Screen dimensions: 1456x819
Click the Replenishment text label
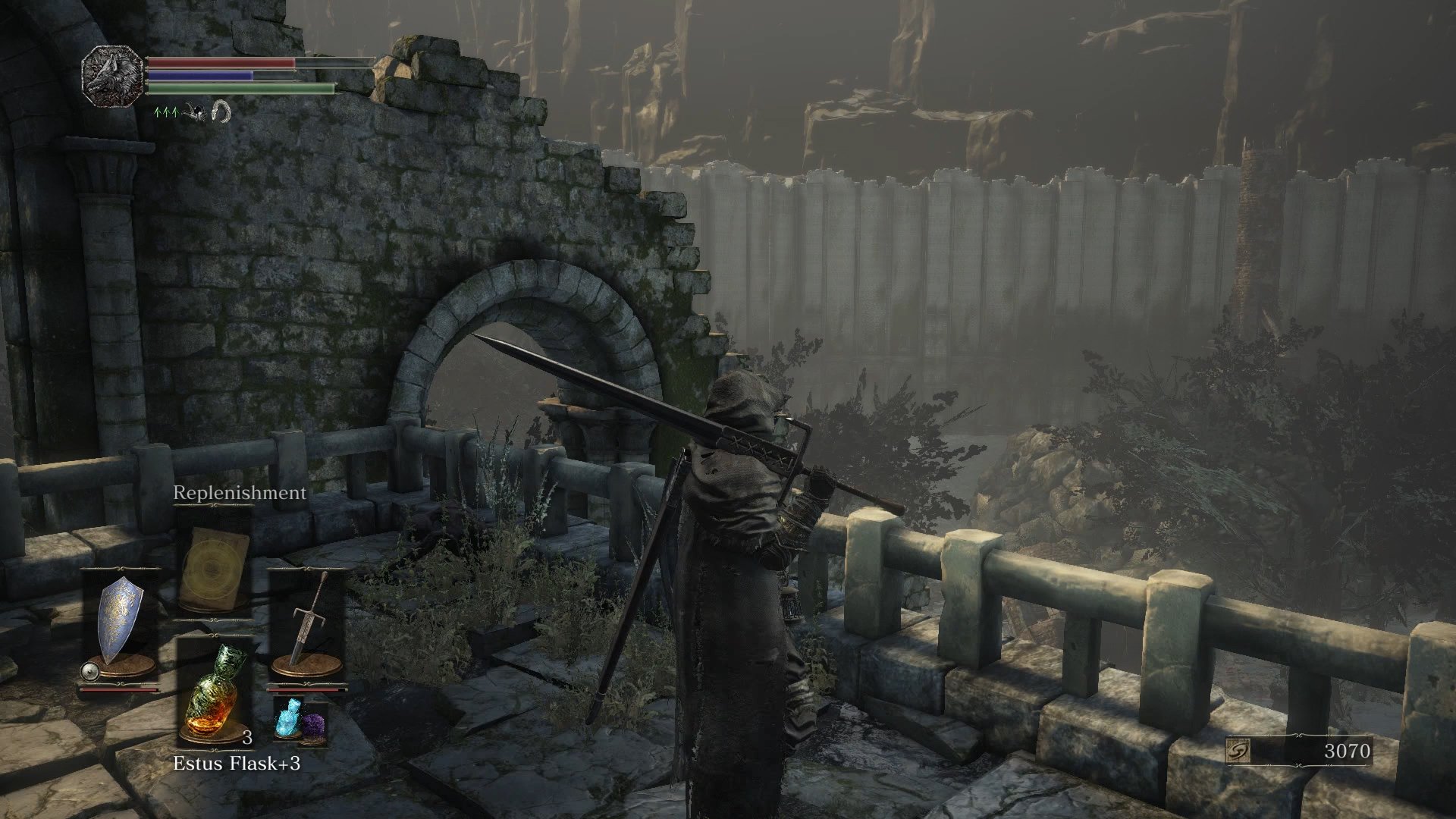(240, 493)
